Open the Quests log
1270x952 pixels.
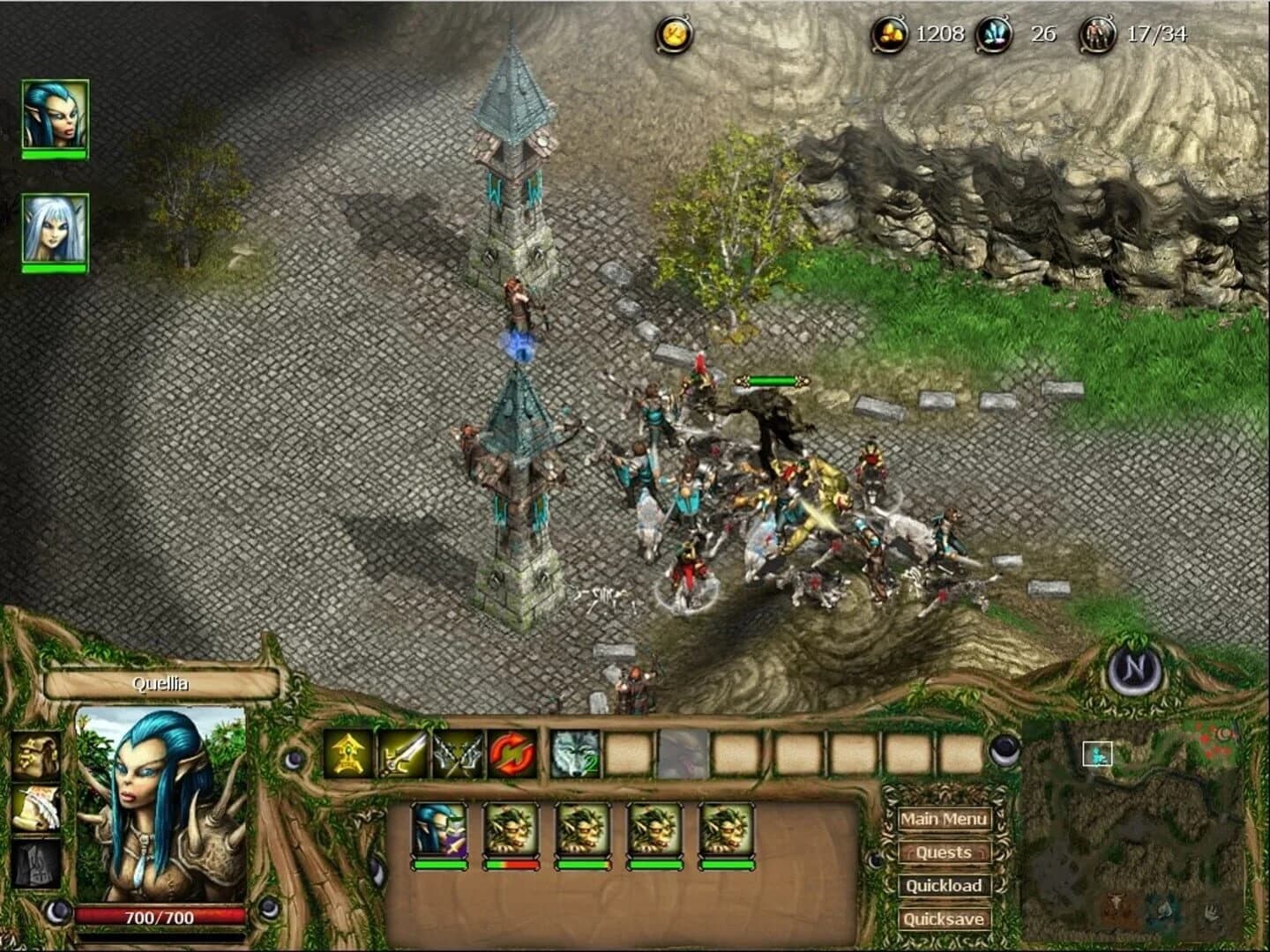tap(944, 853)
